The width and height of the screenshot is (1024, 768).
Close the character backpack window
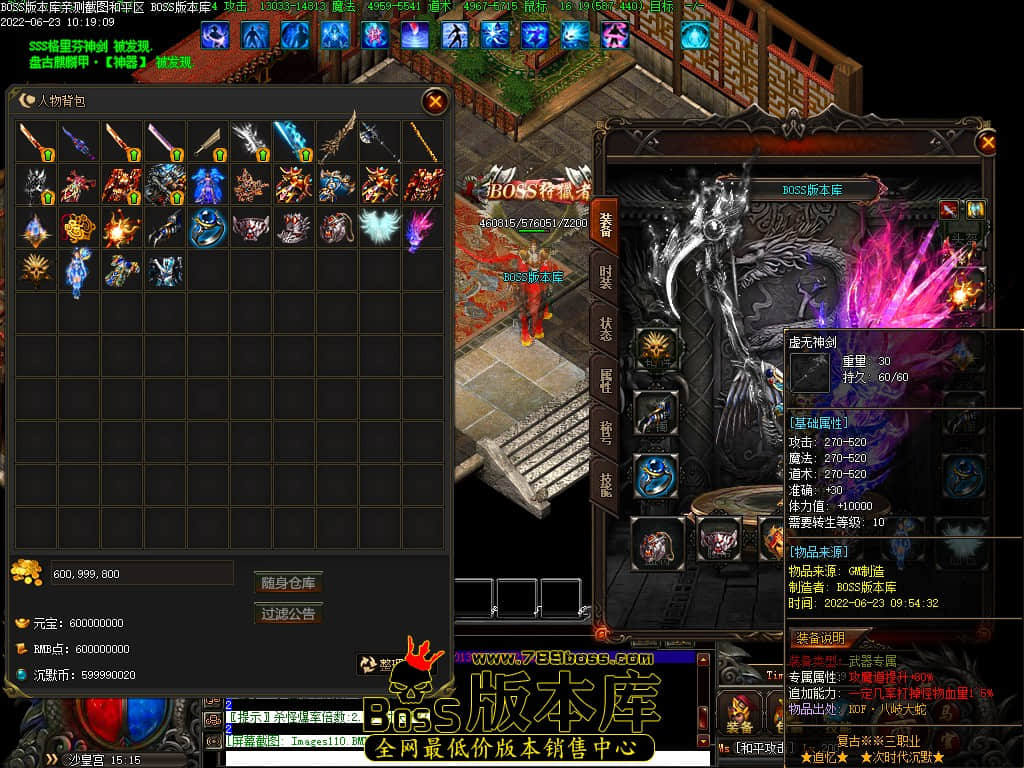tap(435, 101)
